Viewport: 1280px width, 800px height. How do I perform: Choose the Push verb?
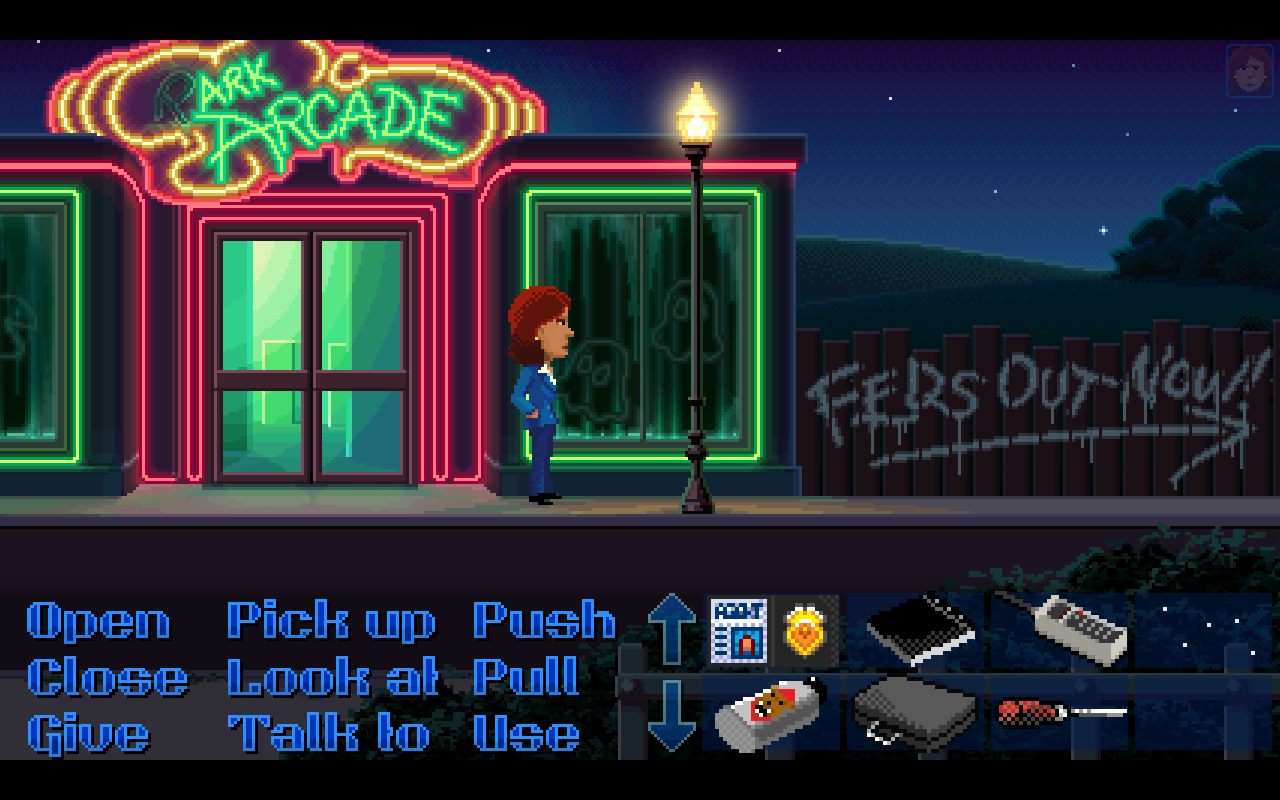pos(544,622)
